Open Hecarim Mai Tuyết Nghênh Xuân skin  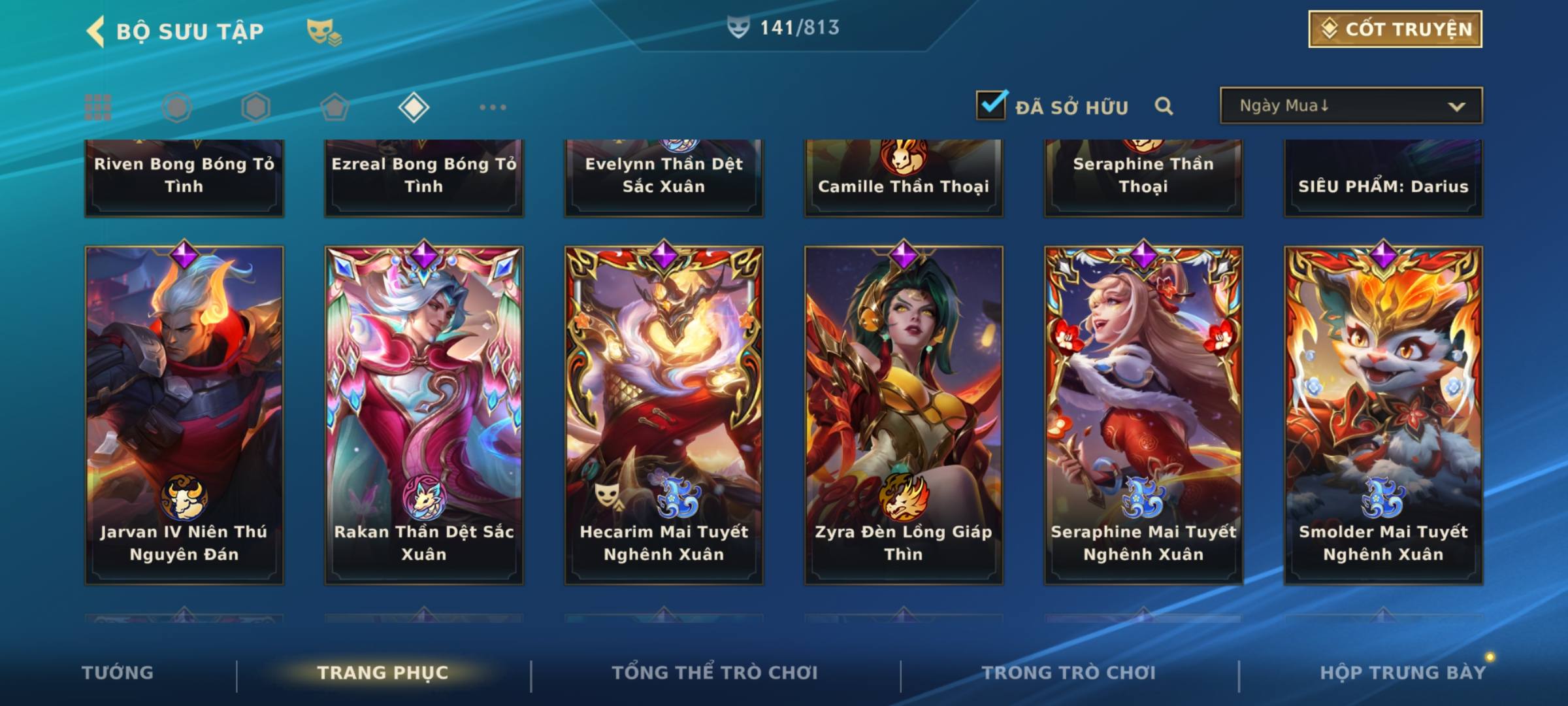pos(664,414)
